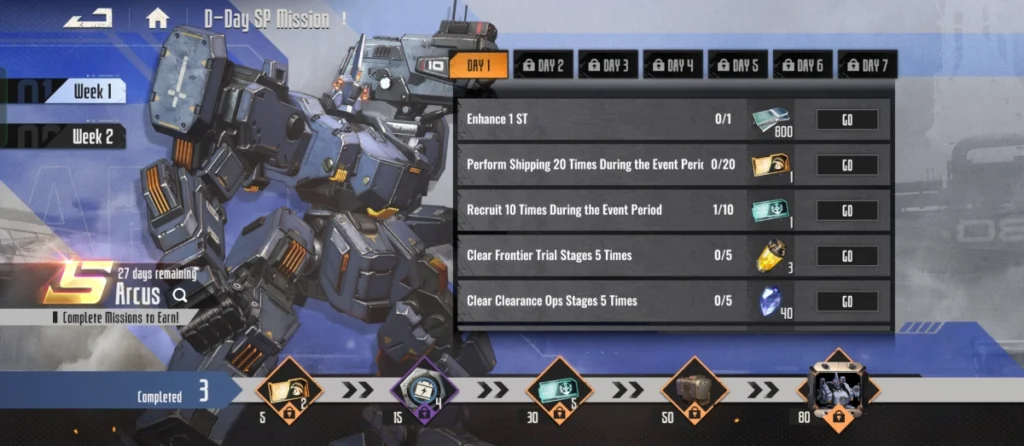Open the home screen icon
Viewport: 1024px width, 446px height.
[x=157, y=17]
